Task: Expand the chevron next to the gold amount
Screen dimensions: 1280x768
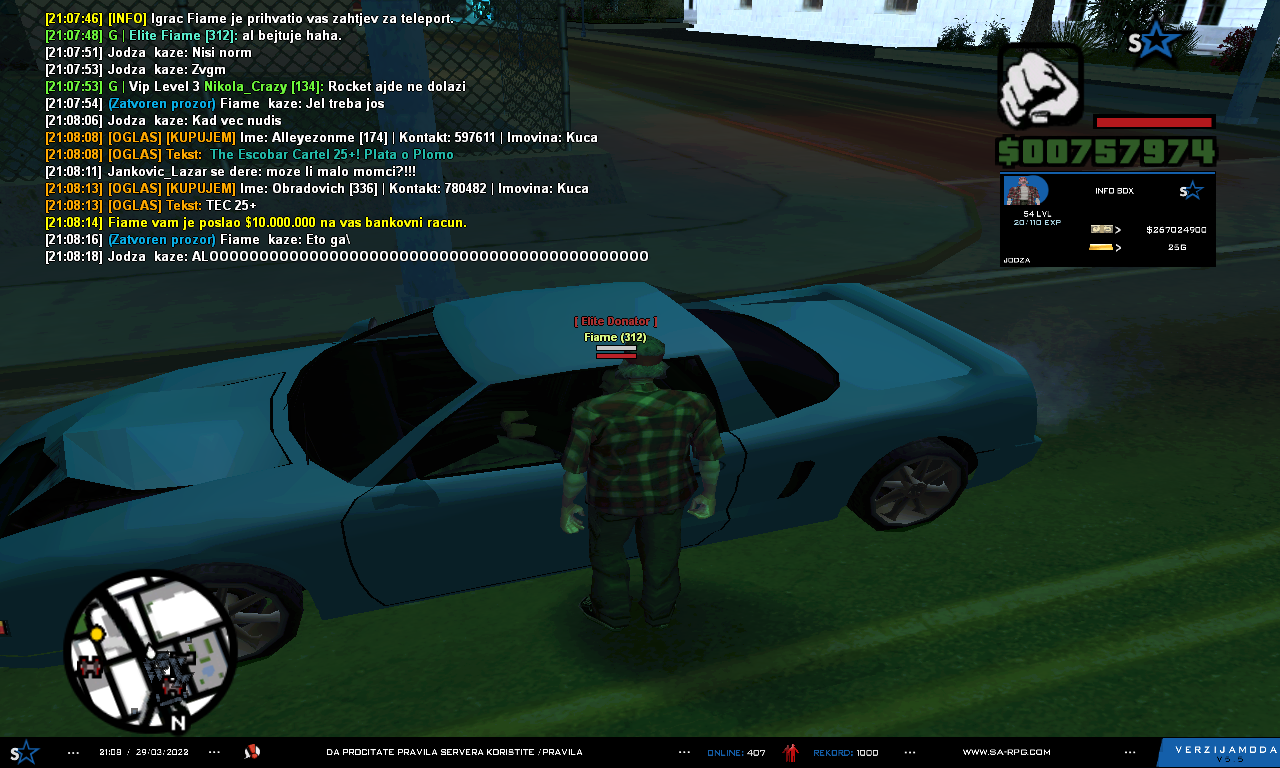Action: (x=1118, y=247)
